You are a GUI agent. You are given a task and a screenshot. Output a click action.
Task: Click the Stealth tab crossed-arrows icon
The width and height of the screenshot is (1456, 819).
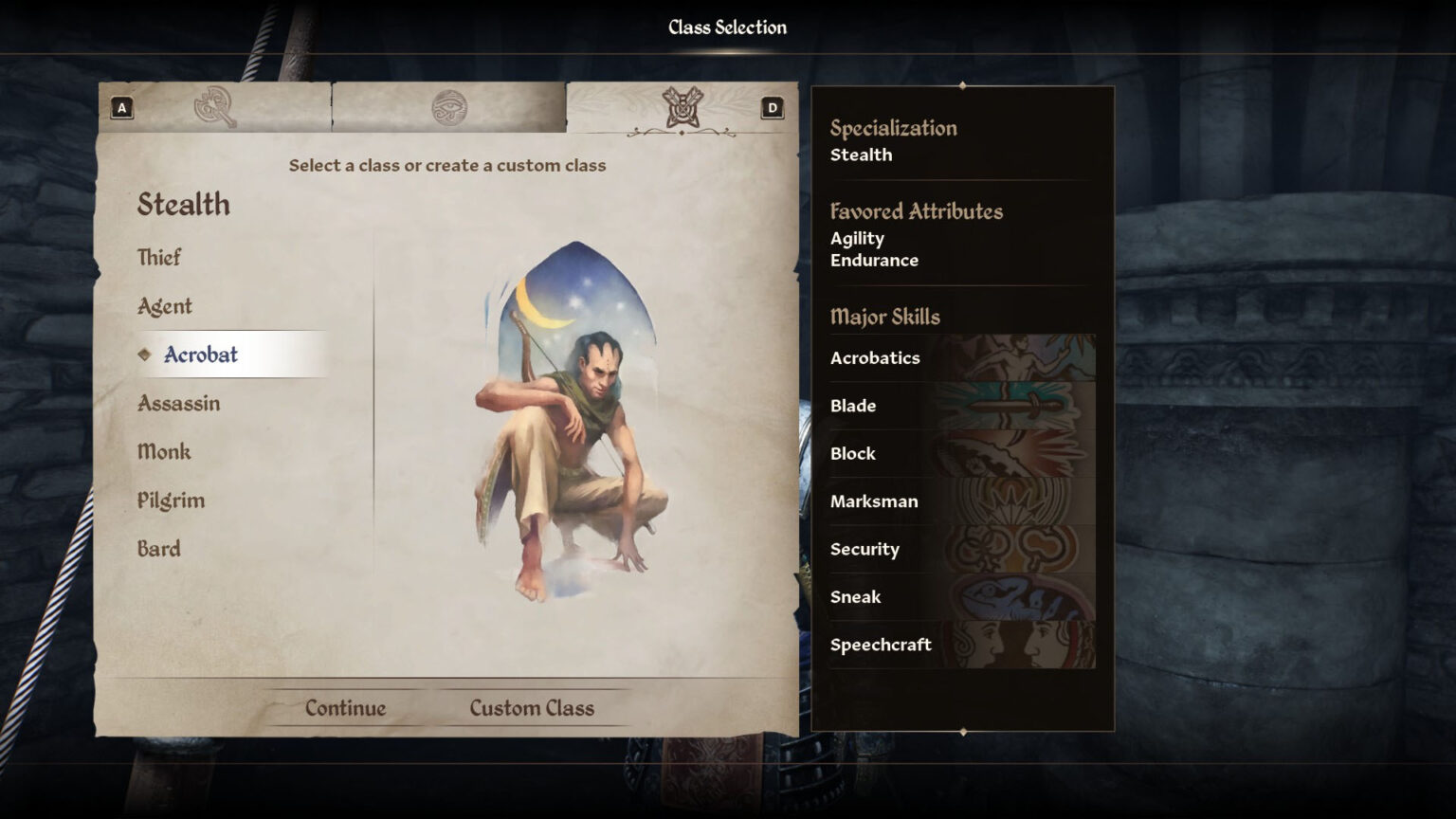685,107
